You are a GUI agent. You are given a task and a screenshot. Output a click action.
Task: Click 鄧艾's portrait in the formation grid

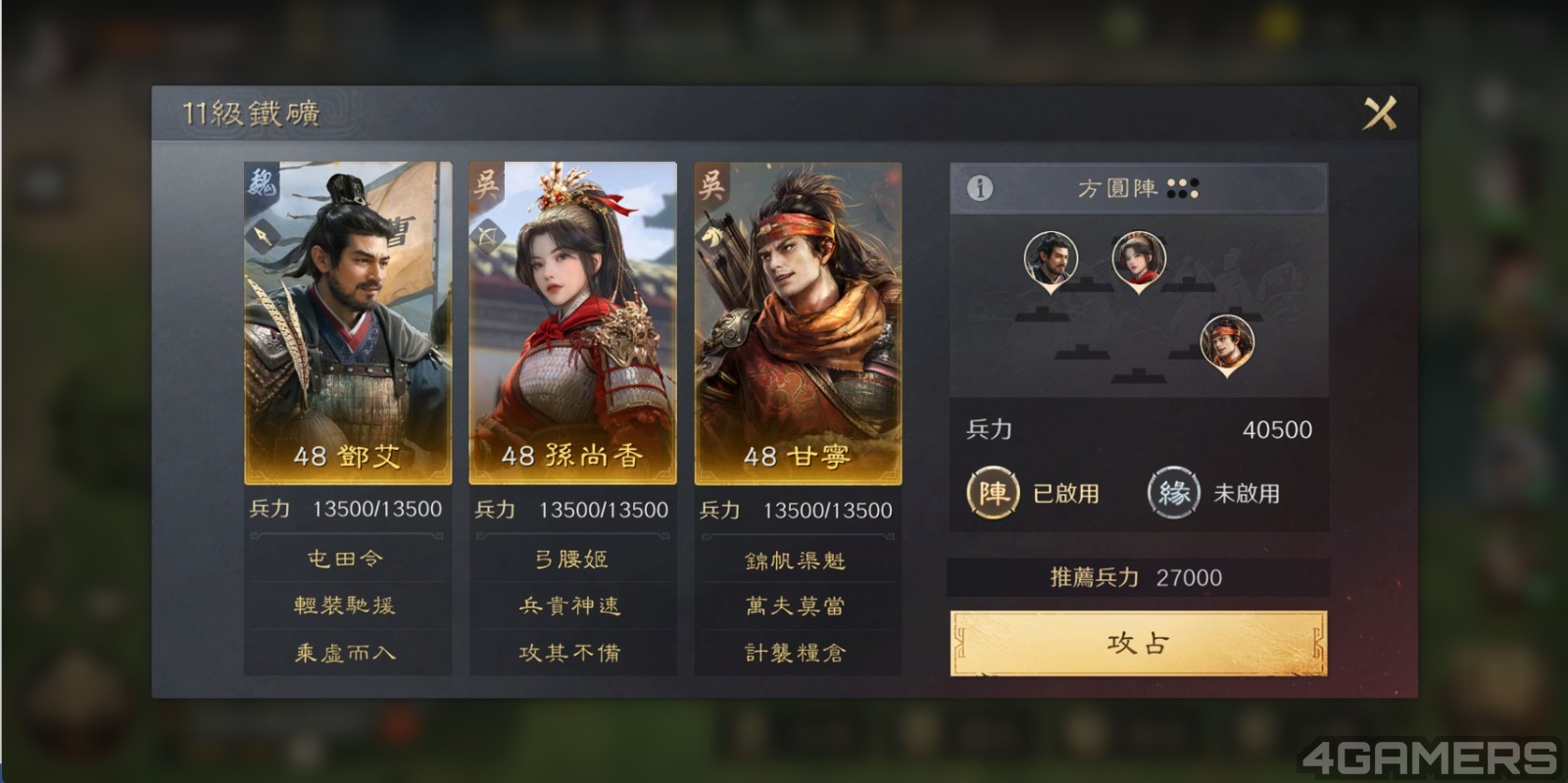pyautogui.click(x=1052, y=258)
